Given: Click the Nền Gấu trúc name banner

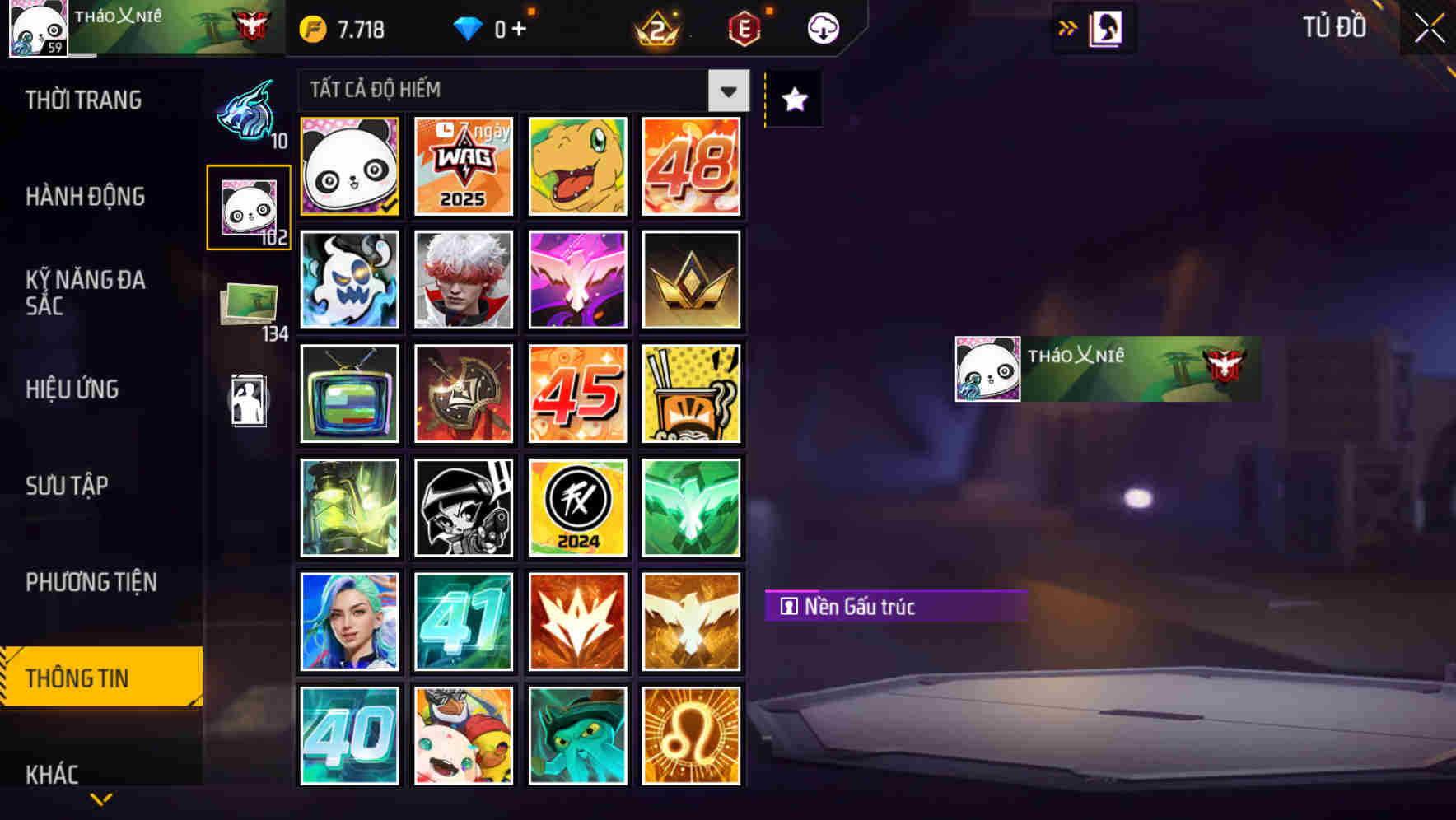Looking at the screenshot, I should click(894, 607).
